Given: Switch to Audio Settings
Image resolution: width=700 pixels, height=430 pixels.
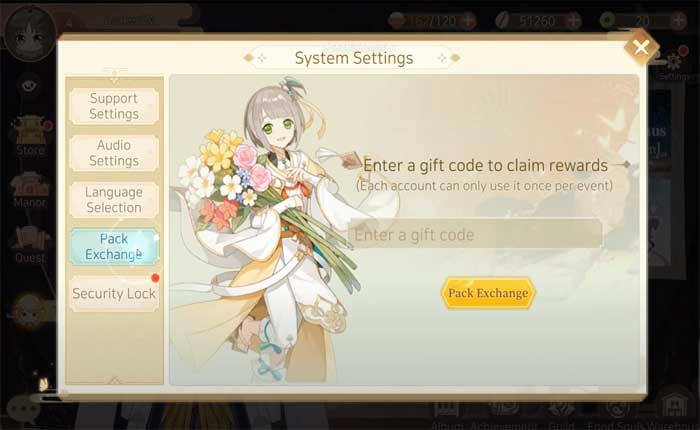Looking at the screenshot, I should [114, 153].
